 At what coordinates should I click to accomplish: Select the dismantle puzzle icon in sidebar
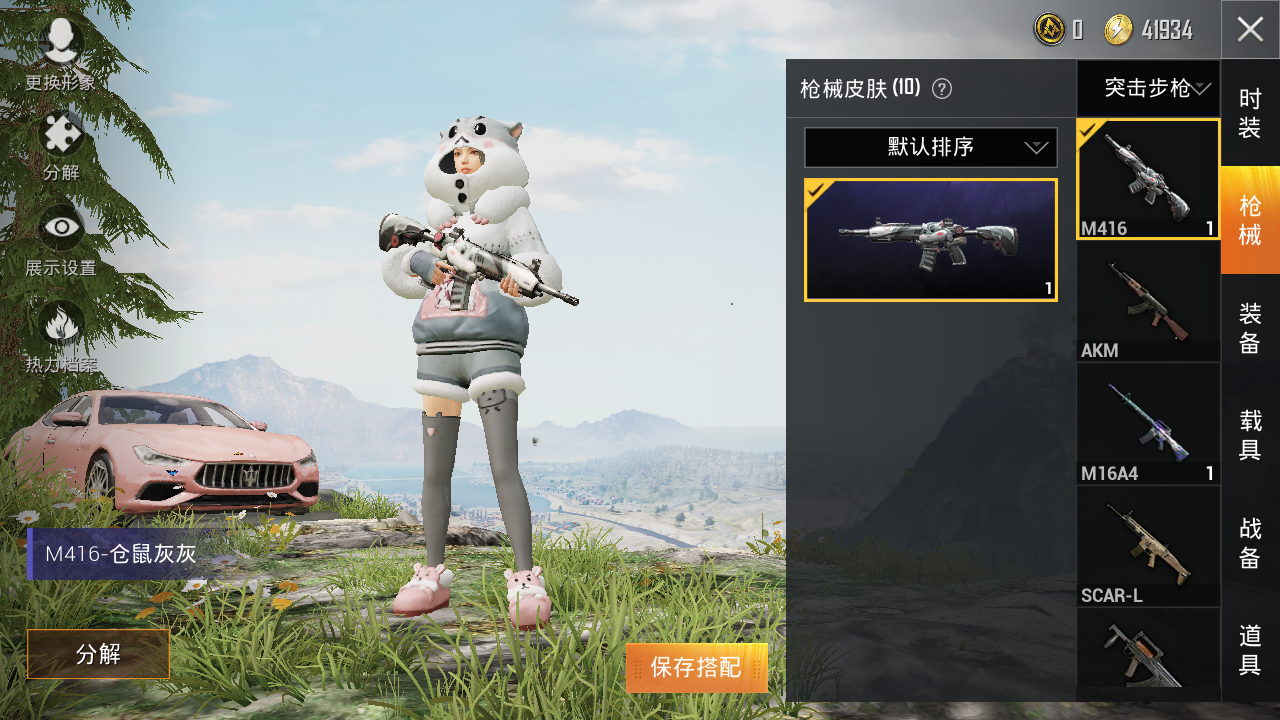[x=60, y=130]
